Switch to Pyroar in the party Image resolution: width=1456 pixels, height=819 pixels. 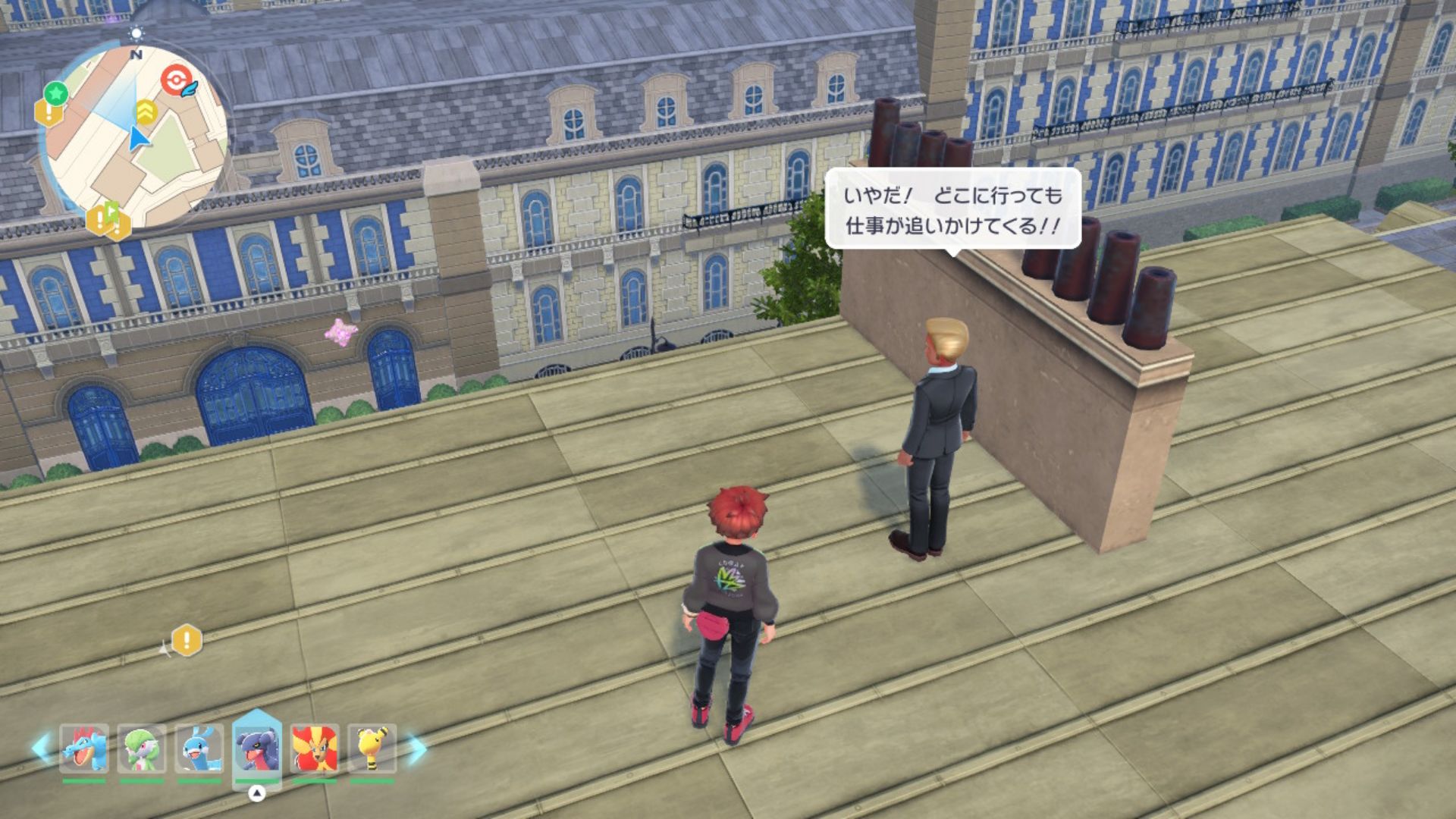tap(314, 749)
